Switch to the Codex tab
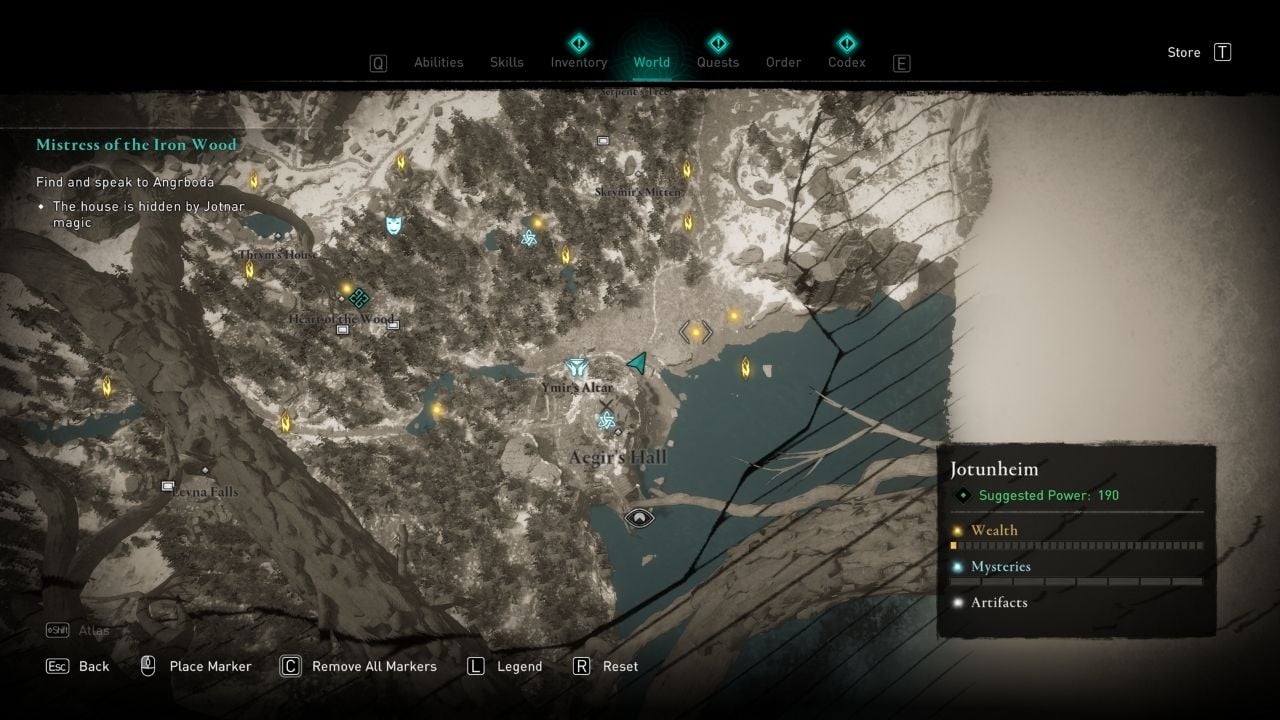 tap(847, 62)
